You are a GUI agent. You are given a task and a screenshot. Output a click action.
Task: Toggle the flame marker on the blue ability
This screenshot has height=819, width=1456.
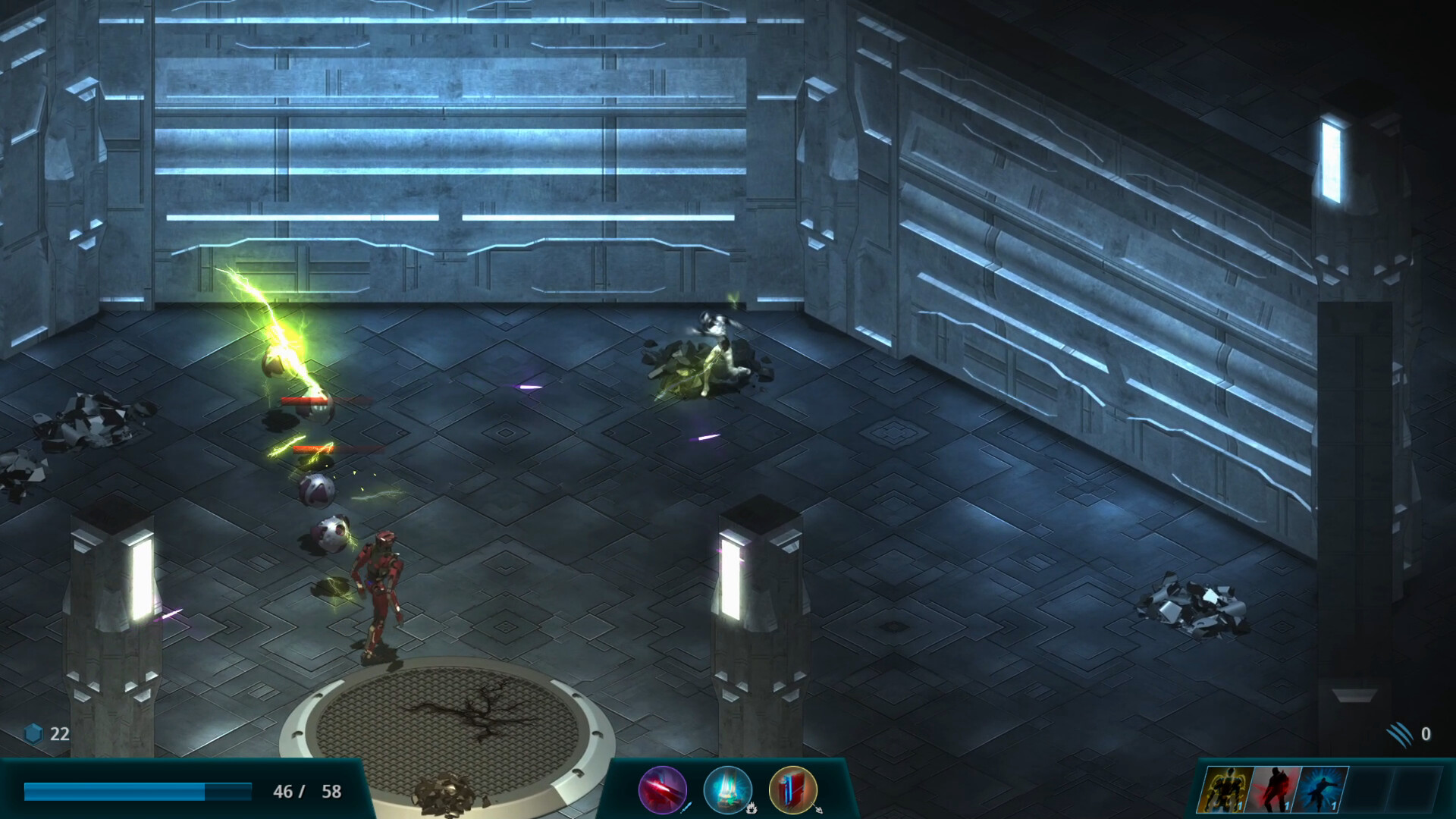752,810
